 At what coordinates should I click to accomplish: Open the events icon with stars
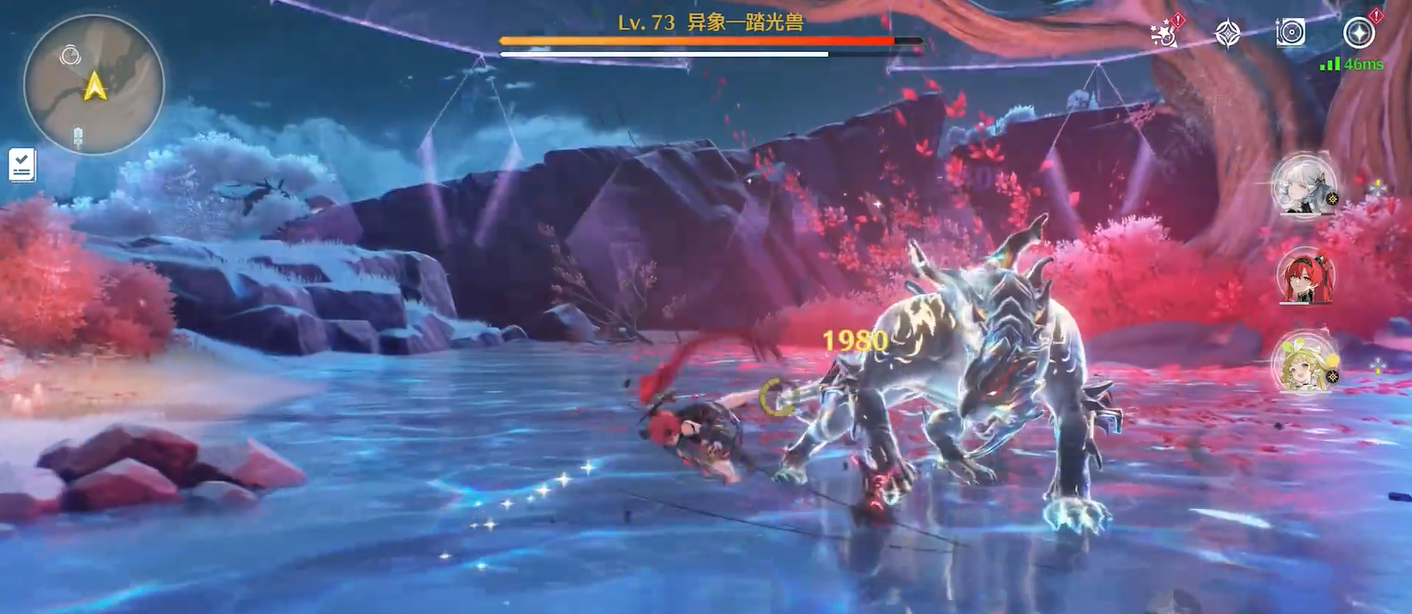1165,33
